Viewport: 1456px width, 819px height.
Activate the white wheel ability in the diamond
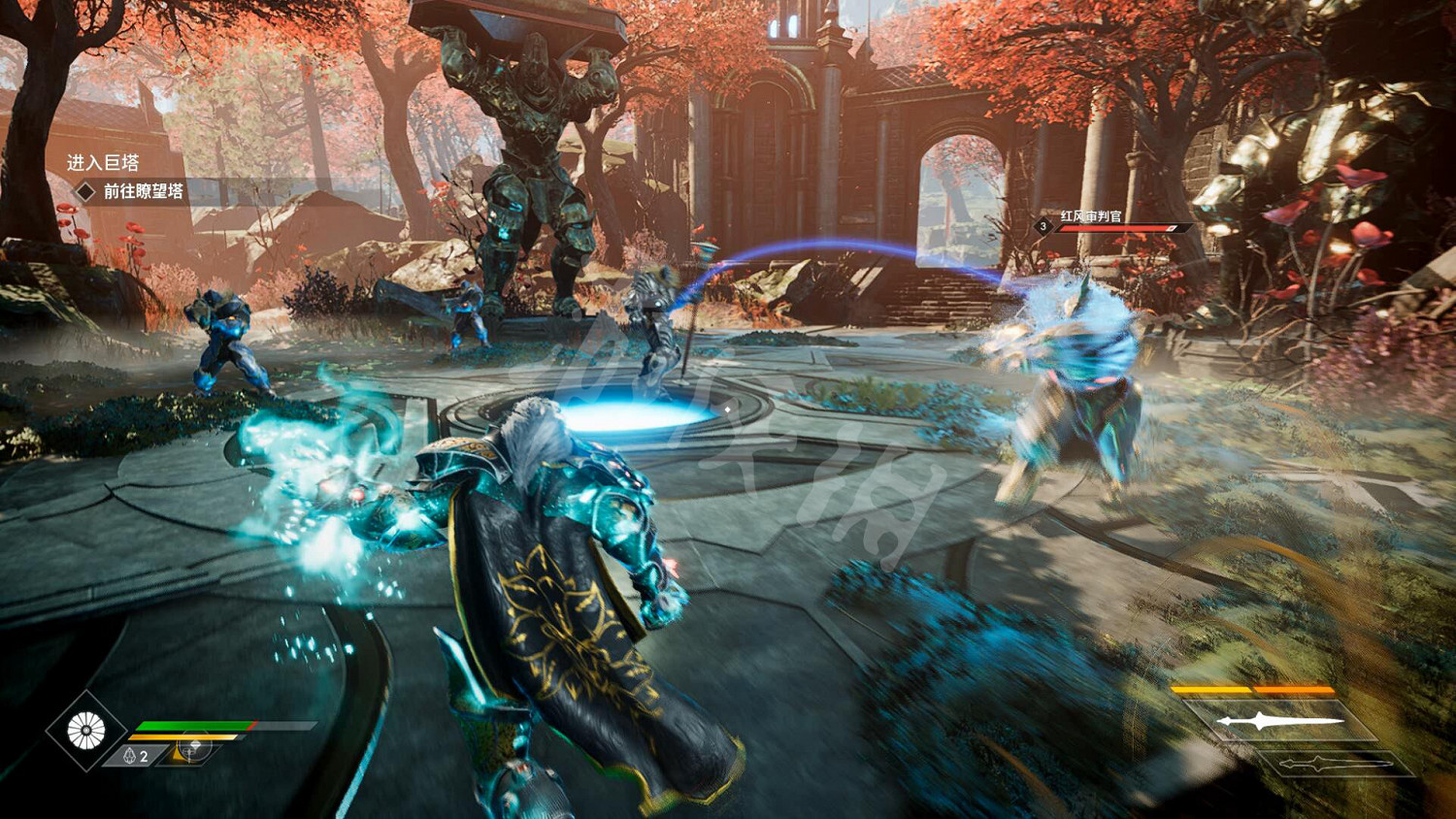click(85, 731)
